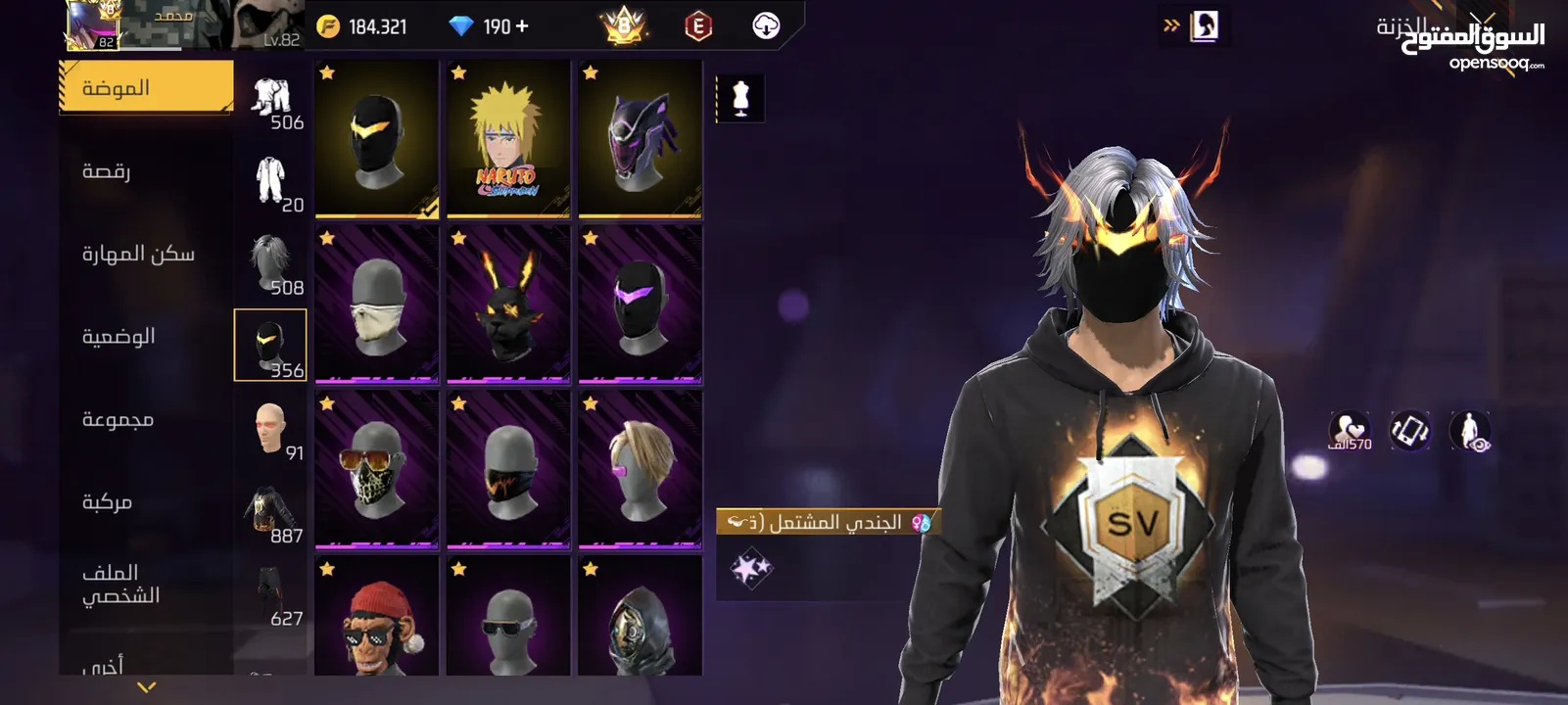Viewport: 1568px width, 705px height.
Task: Open the jacket tops category showing 887
Action: pos(270,512)
